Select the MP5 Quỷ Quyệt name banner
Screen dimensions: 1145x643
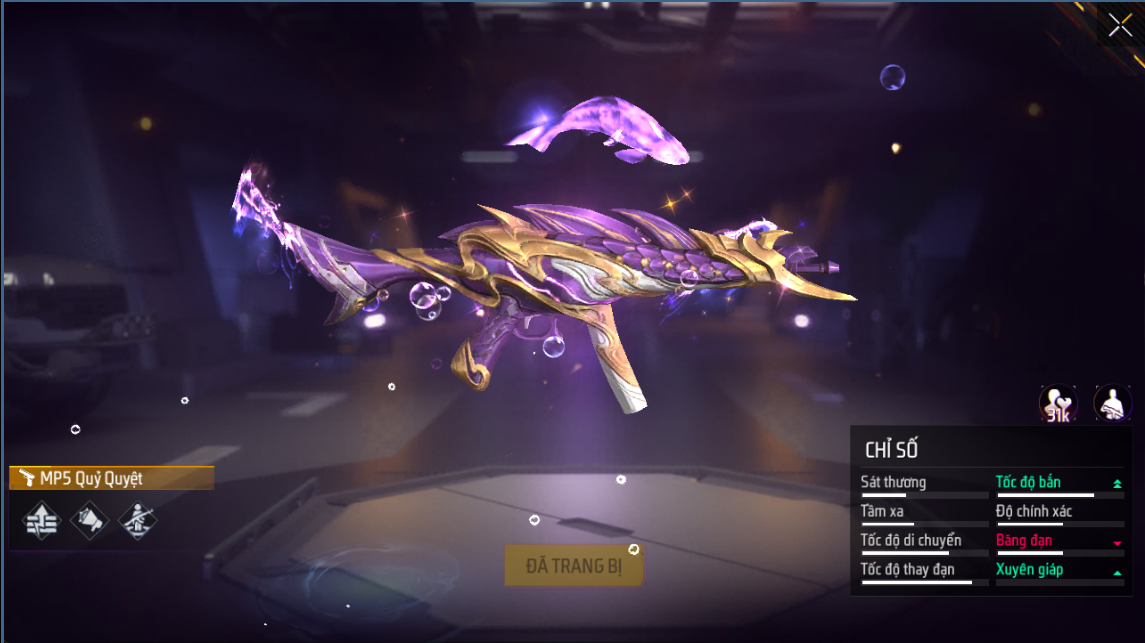tap(111, 479)
